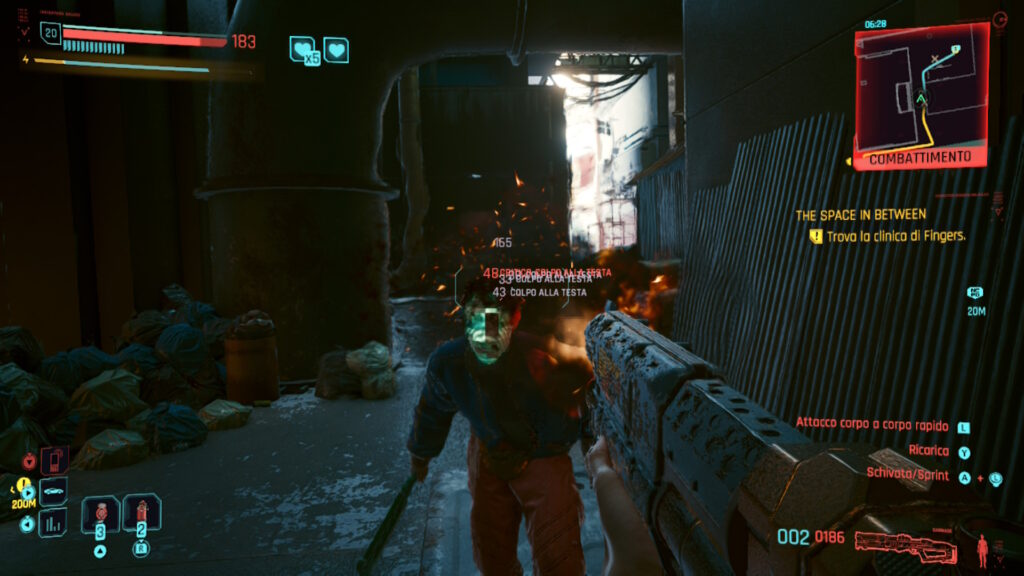Select the grenade slot with 2 remaining
1024x576 pixels.
[x=142, y=514]
